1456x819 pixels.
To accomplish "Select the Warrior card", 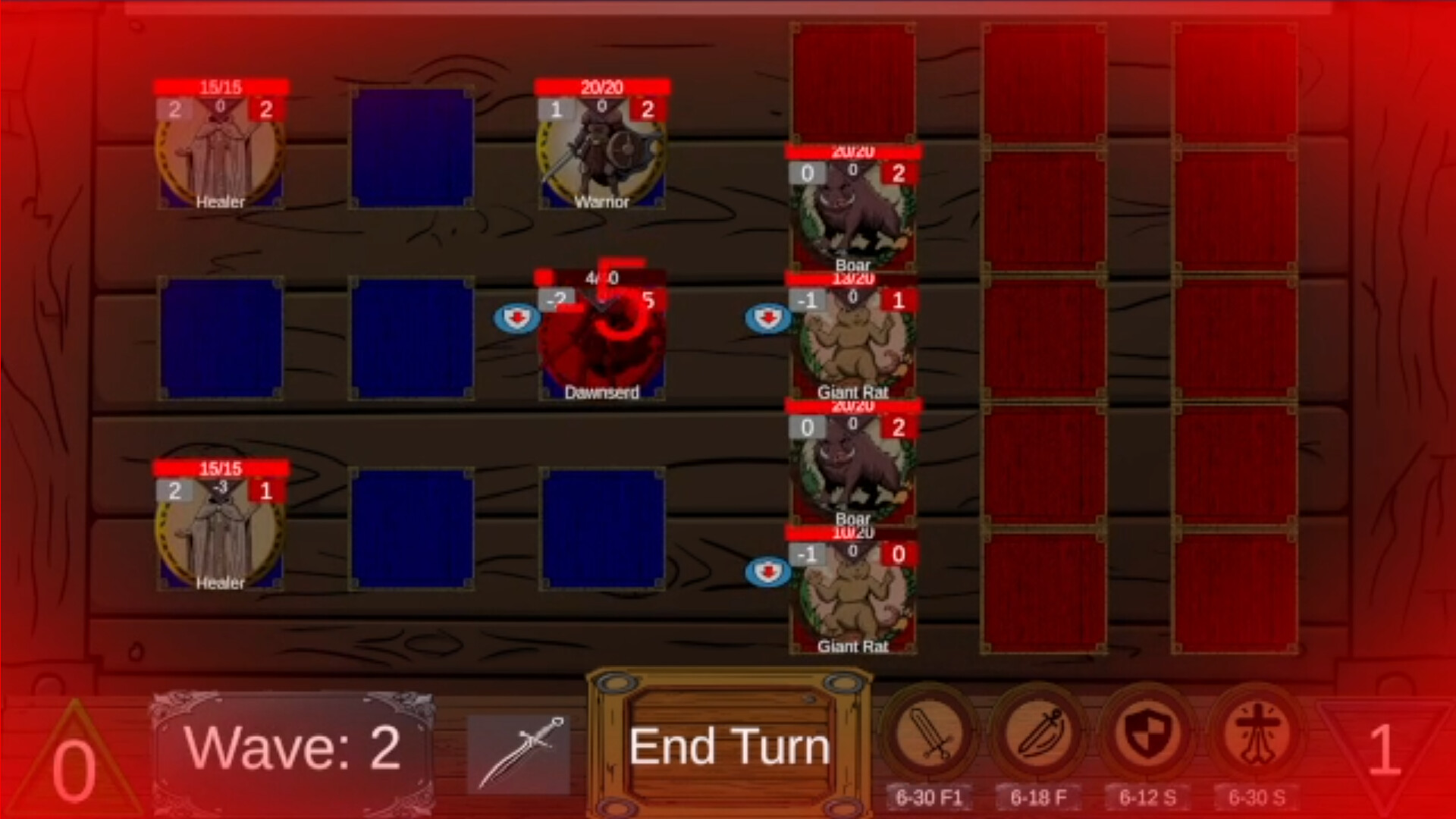I will coord(601,152).
